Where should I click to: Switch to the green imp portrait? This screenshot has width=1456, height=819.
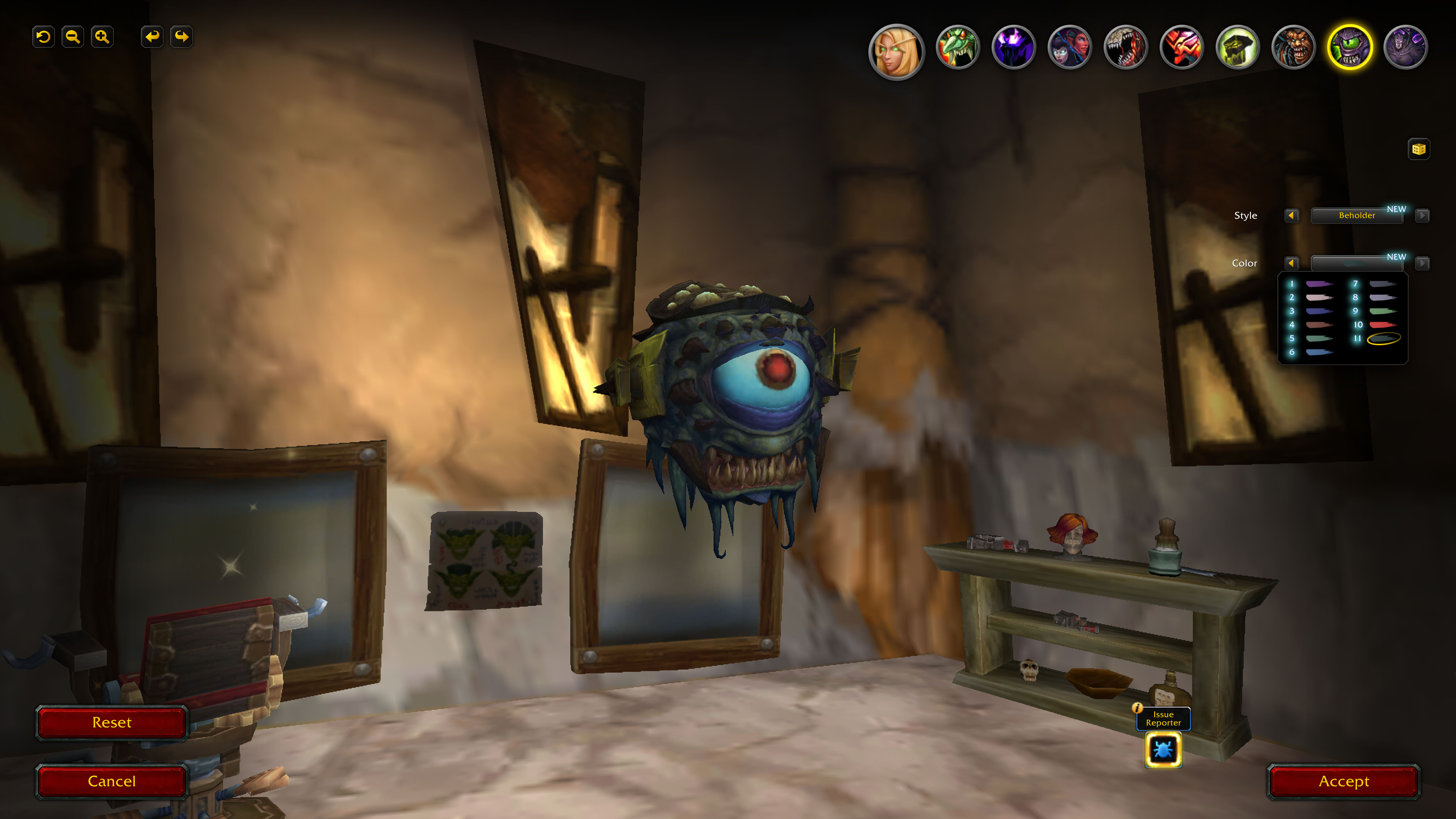pyautogui.click(x=957, y=47)
